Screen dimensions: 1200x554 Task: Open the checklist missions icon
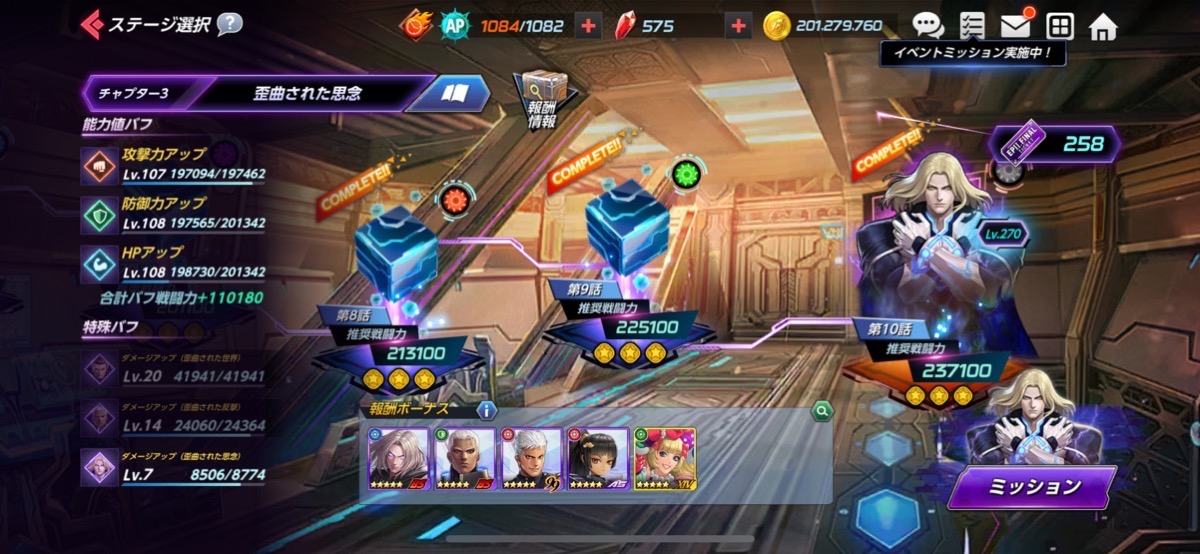971,26
